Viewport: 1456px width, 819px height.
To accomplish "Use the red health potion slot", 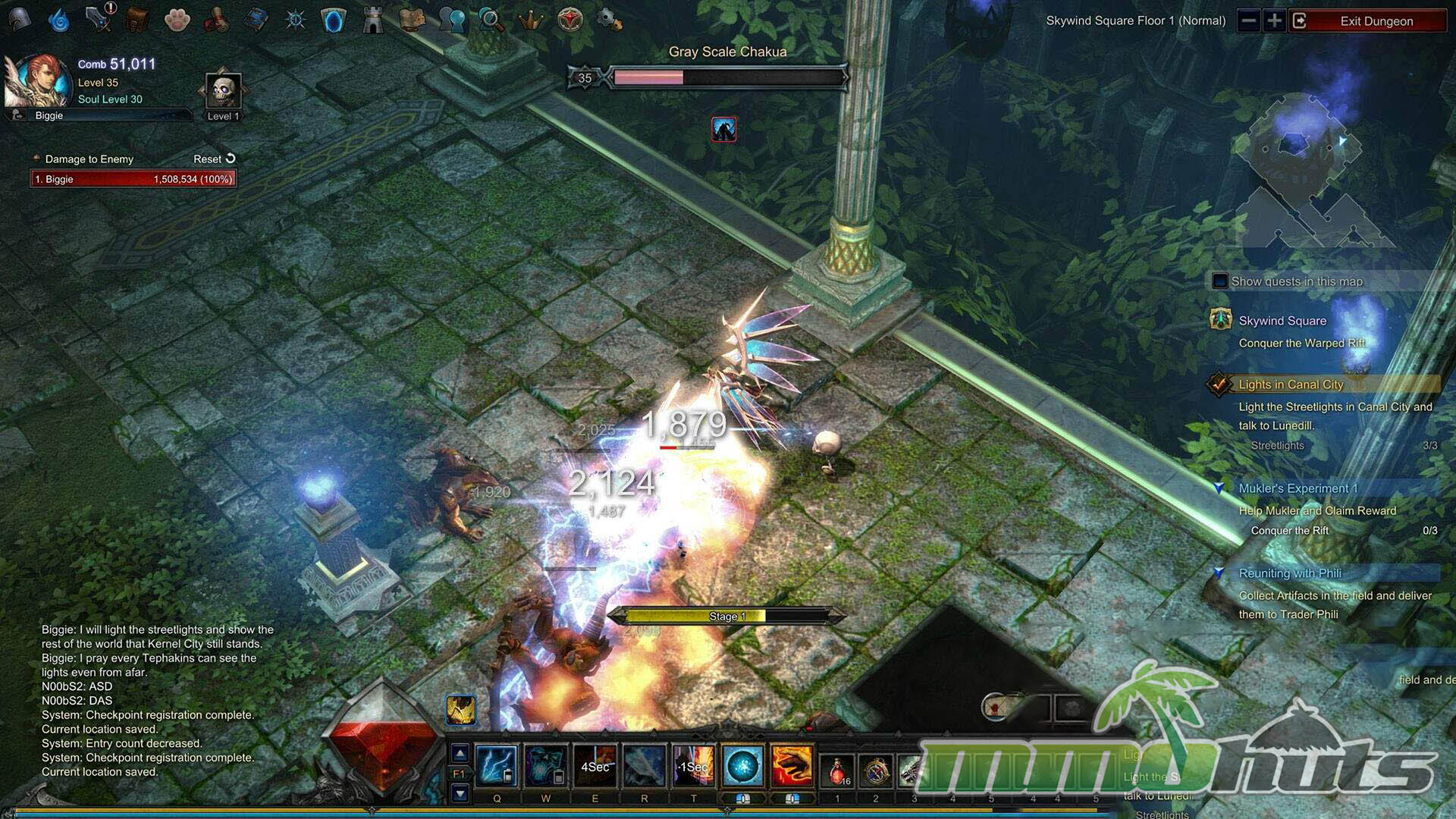I will 838,770.
